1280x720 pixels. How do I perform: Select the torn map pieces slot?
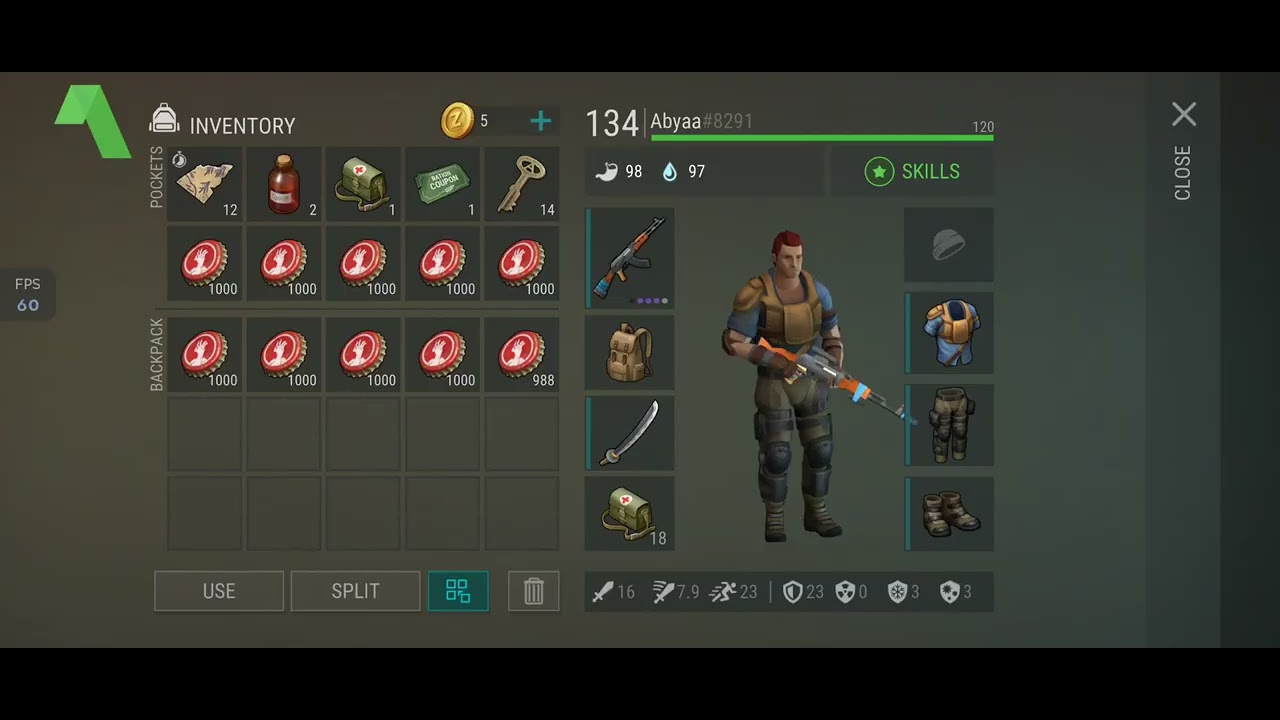point(205,184)
